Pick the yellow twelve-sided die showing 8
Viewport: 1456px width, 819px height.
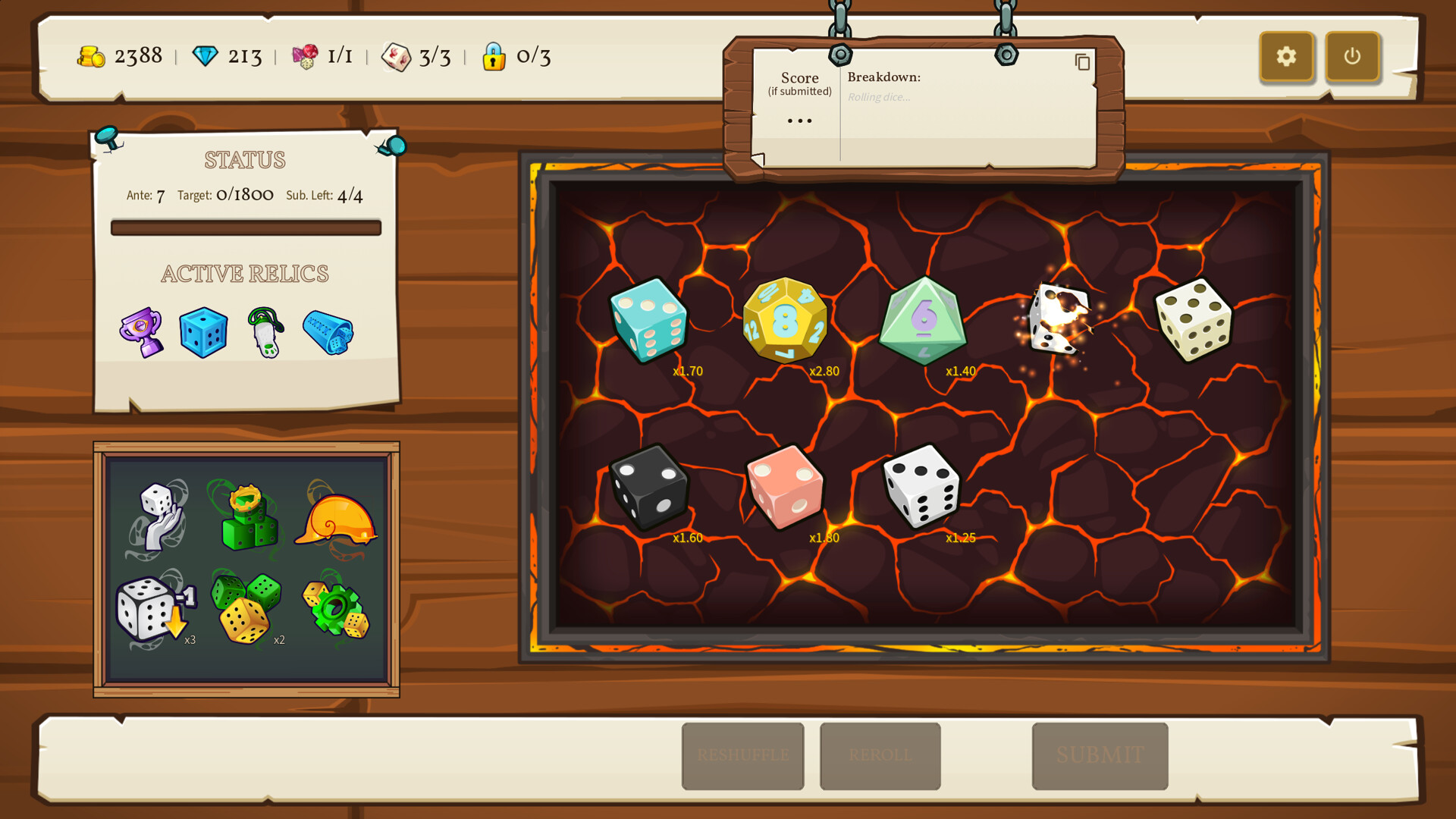785,319
